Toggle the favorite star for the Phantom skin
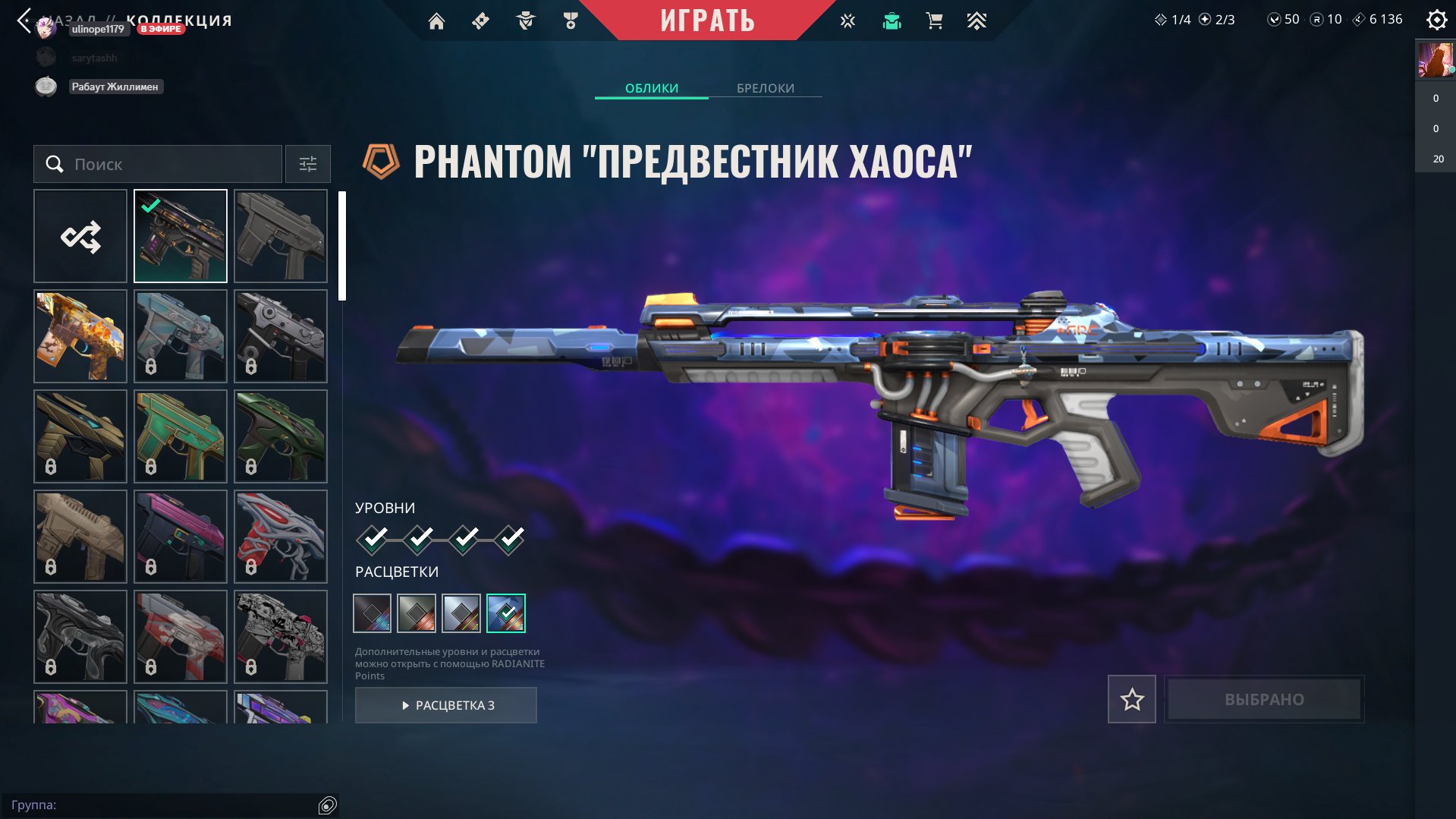 coord(1131,699)
